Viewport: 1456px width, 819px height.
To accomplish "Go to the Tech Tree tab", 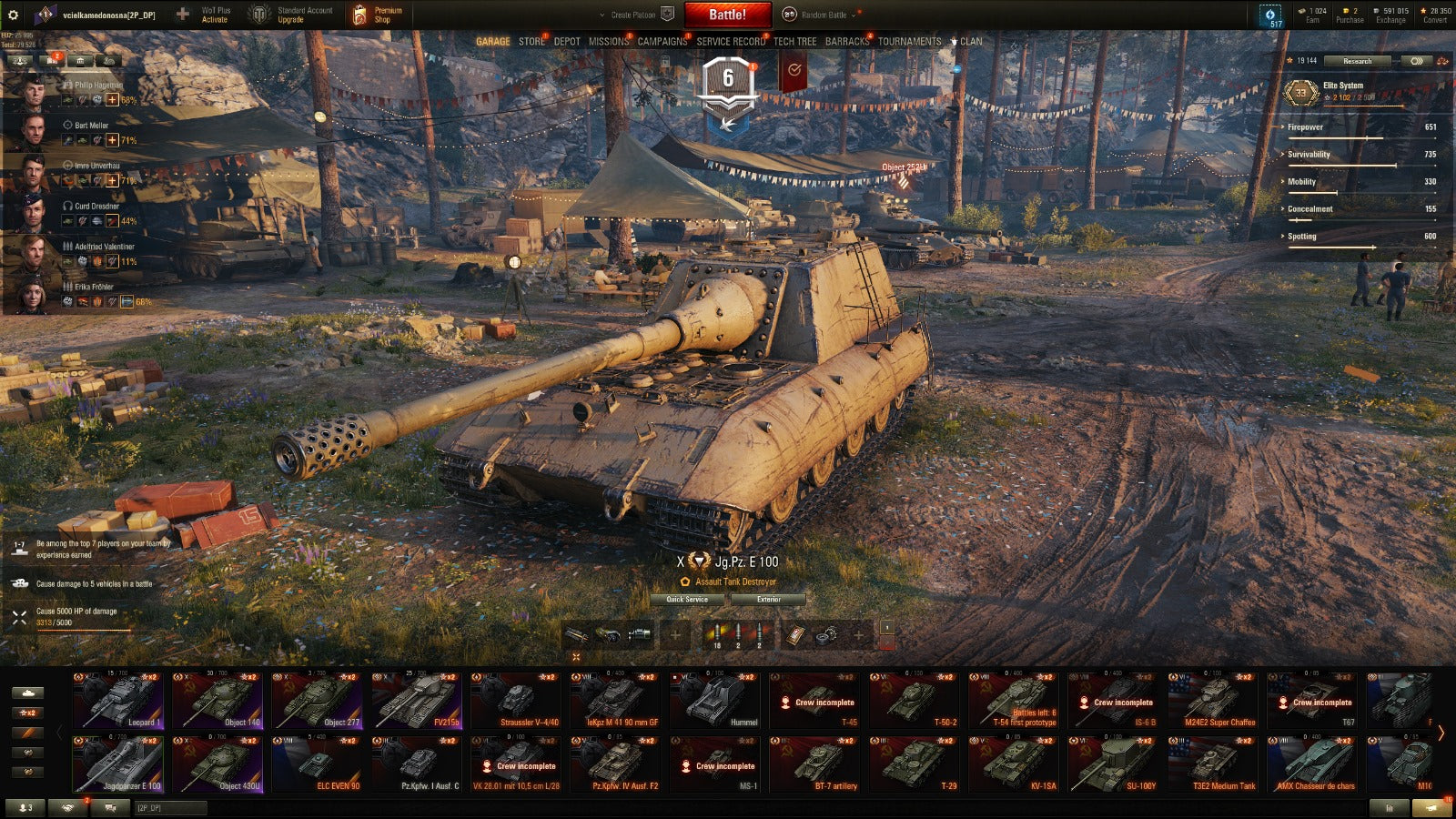I will click(794, 42).
